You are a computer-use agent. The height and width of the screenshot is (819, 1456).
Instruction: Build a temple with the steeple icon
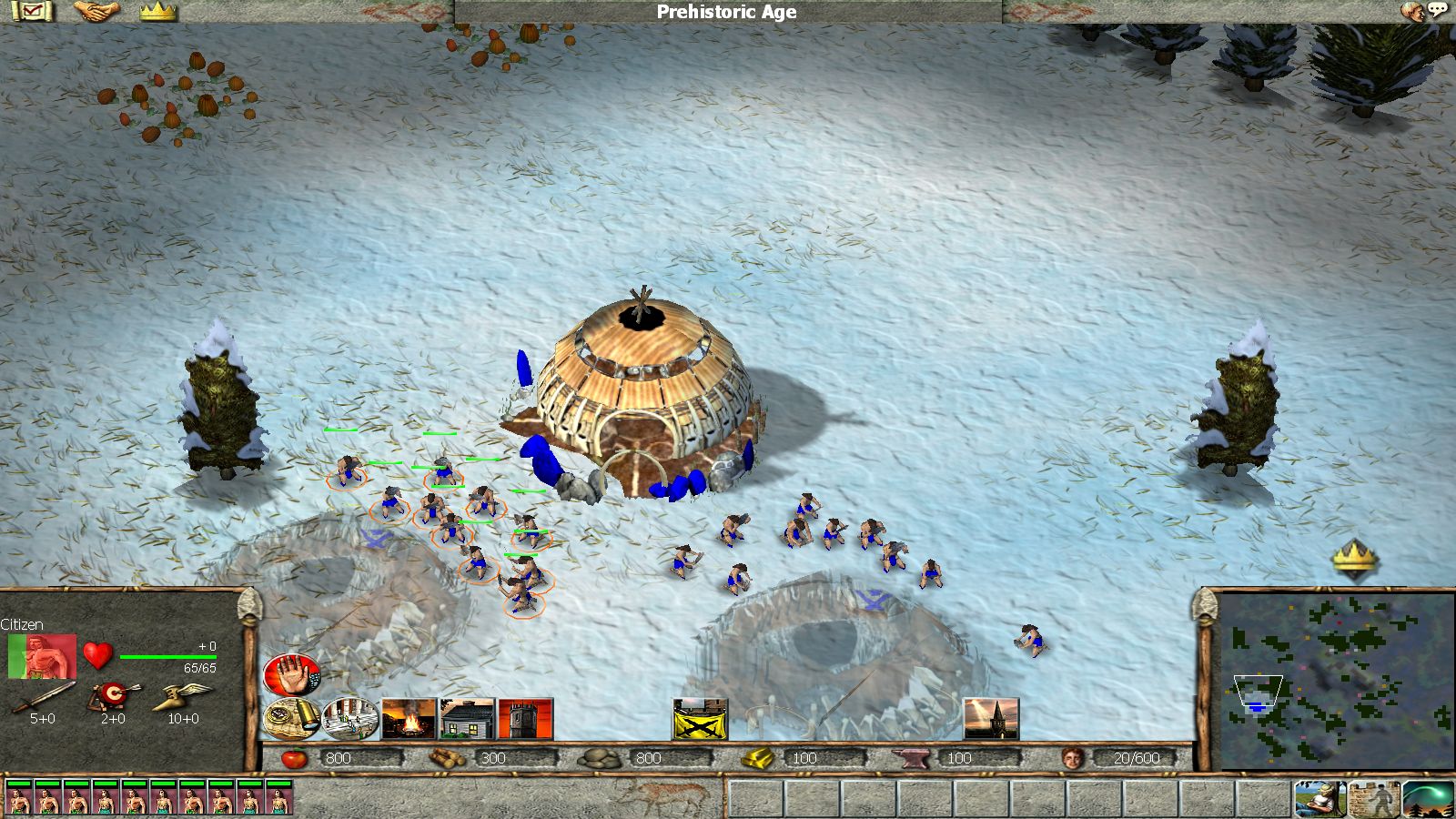pos(991,719)
